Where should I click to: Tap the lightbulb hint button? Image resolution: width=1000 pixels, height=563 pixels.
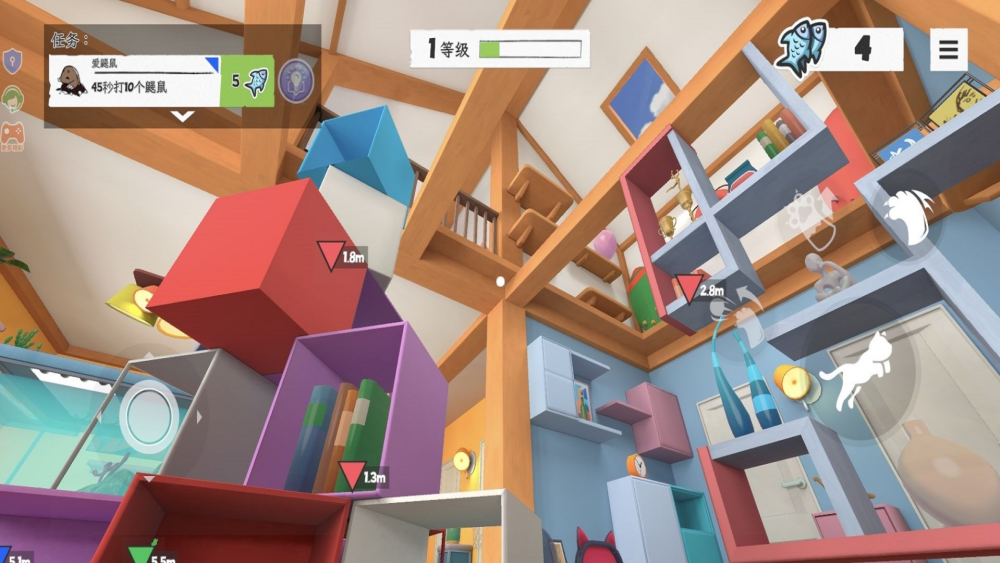[x=296, y=78]
